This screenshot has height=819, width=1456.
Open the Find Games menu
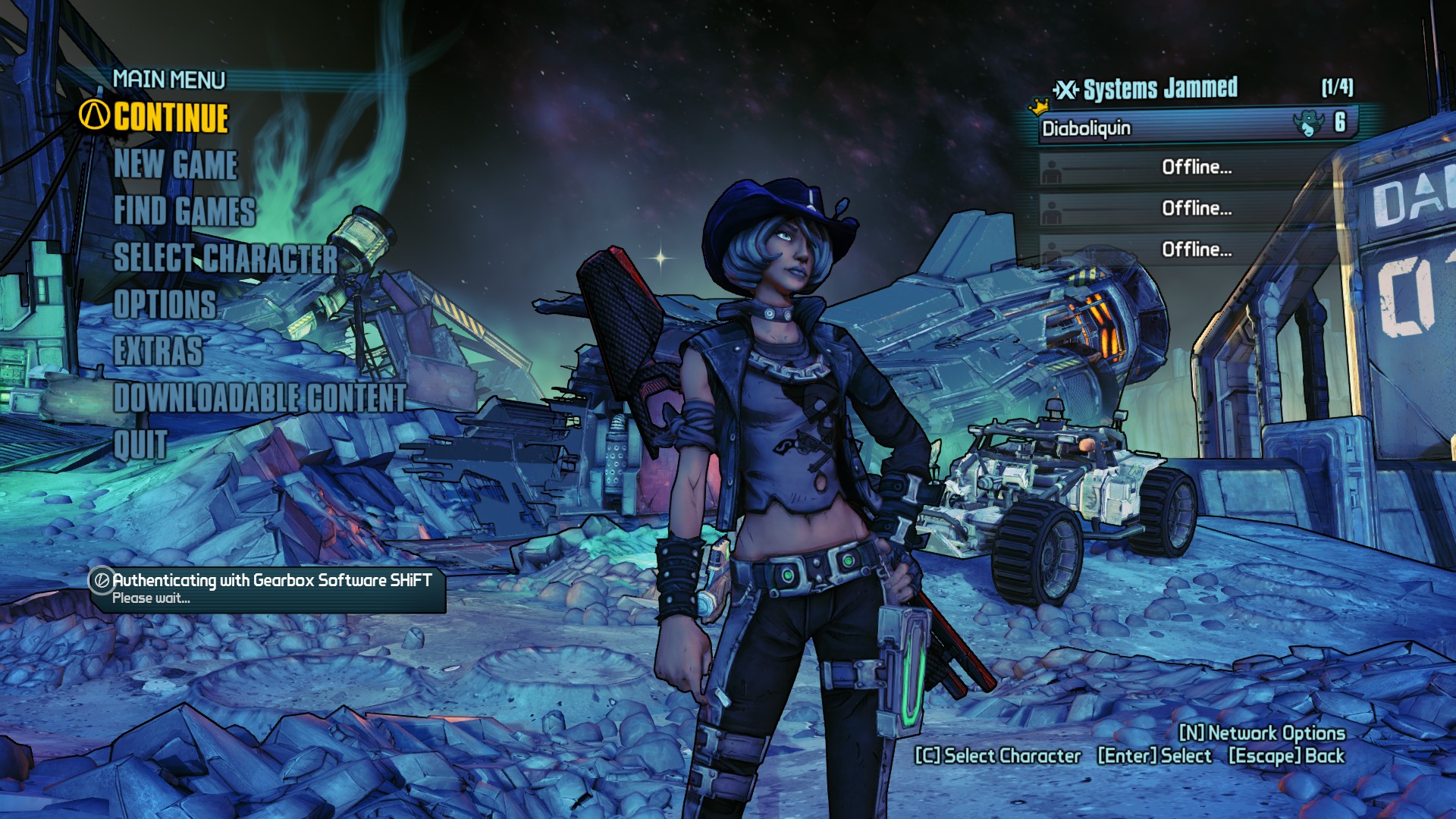(184, 211)
